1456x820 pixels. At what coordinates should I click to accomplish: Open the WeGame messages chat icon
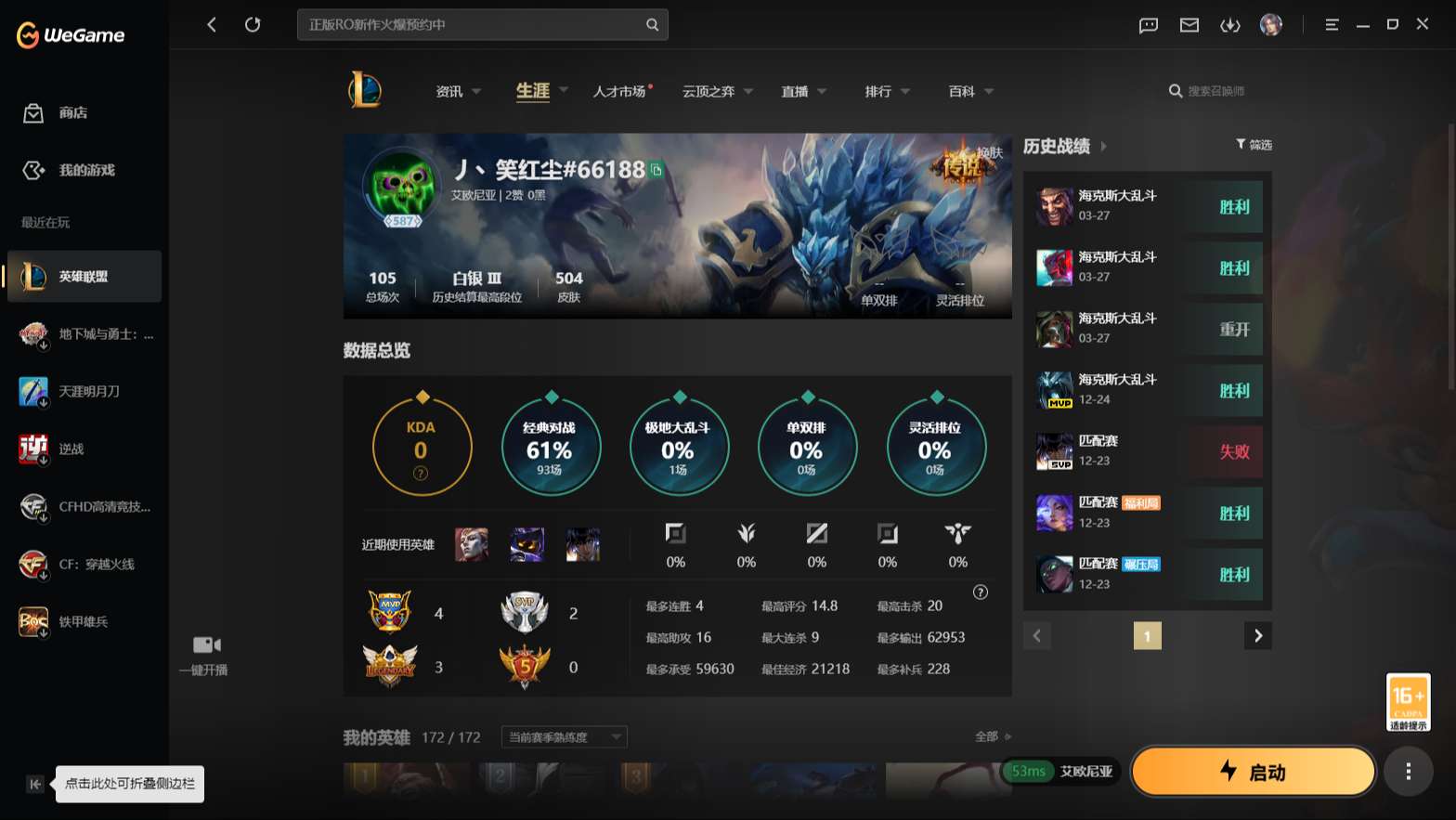[1148, 25]
